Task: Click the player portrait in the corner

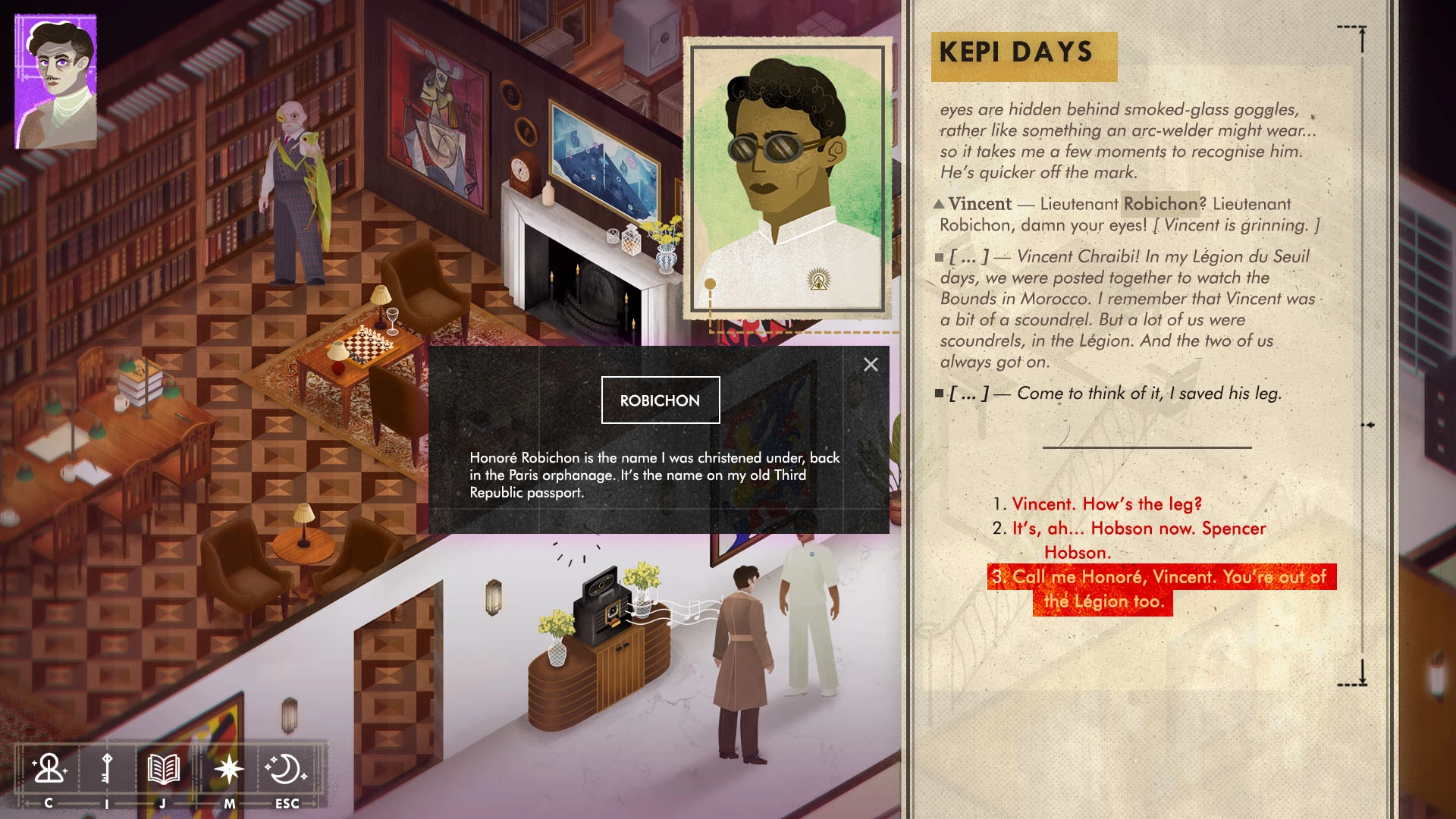Action: [x=56, y=82]
